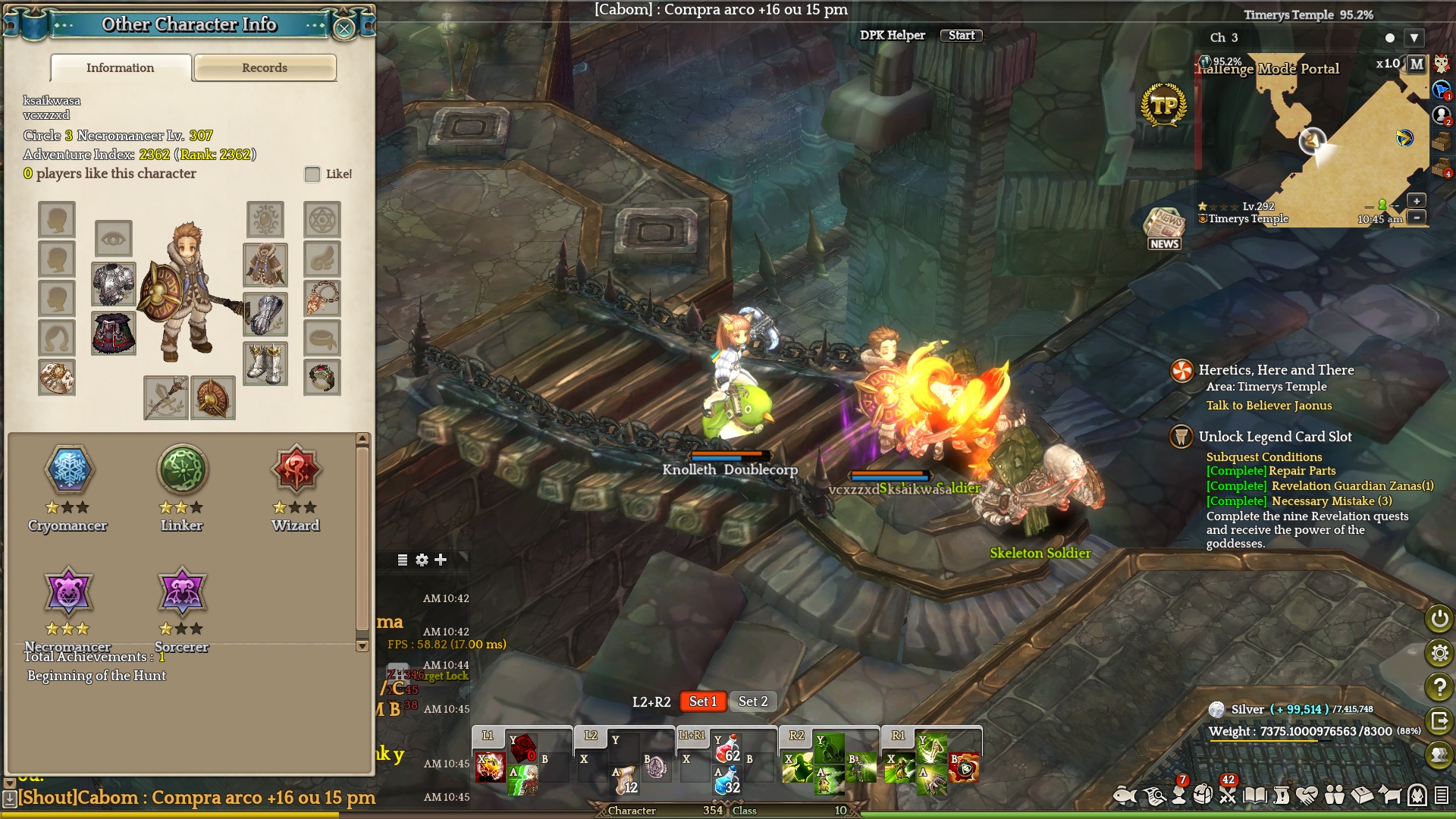Open the NEWS icon
This screenshot has width=1456, height=819.
[1164, 227]
